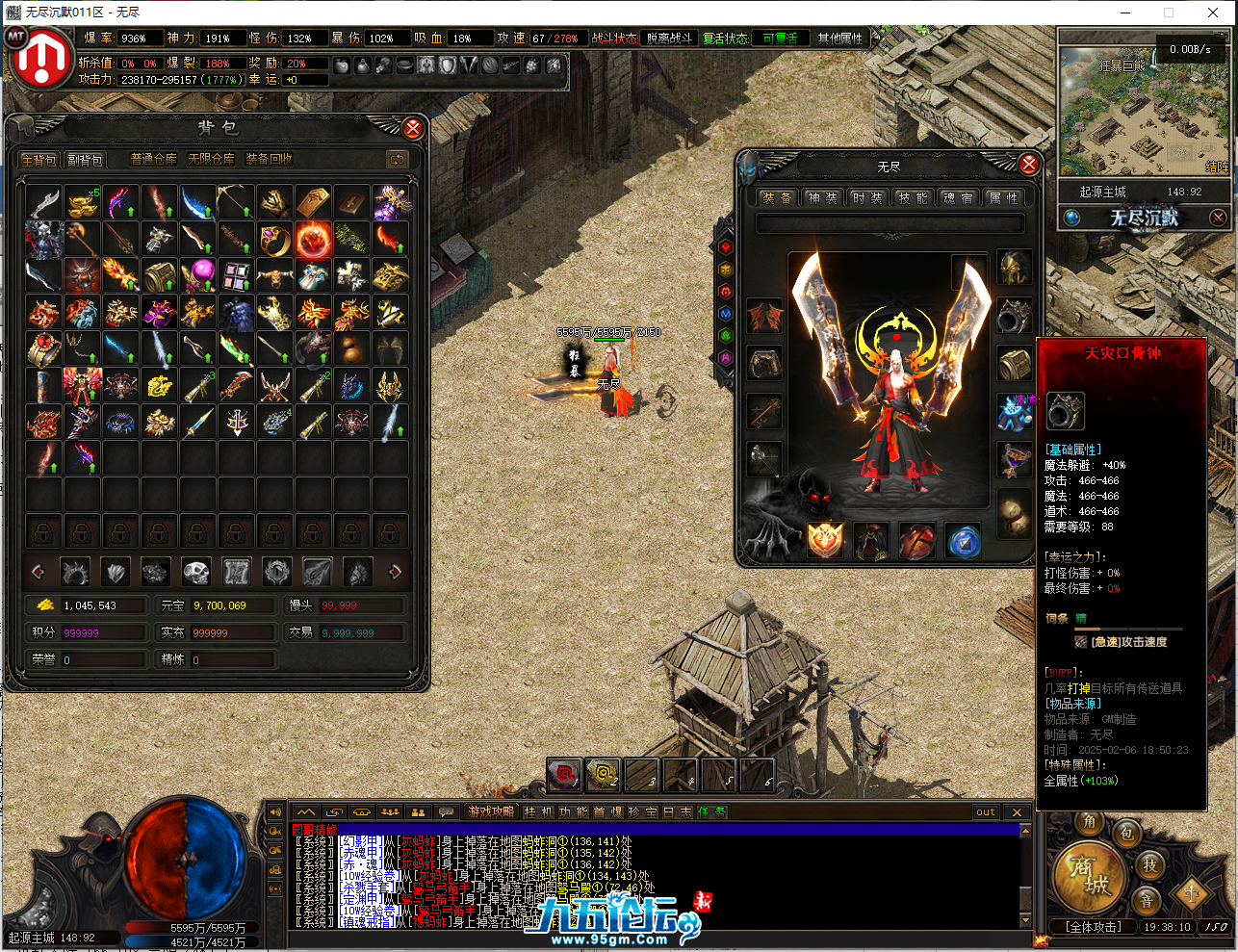Minimize the game window

point(1123,13)
